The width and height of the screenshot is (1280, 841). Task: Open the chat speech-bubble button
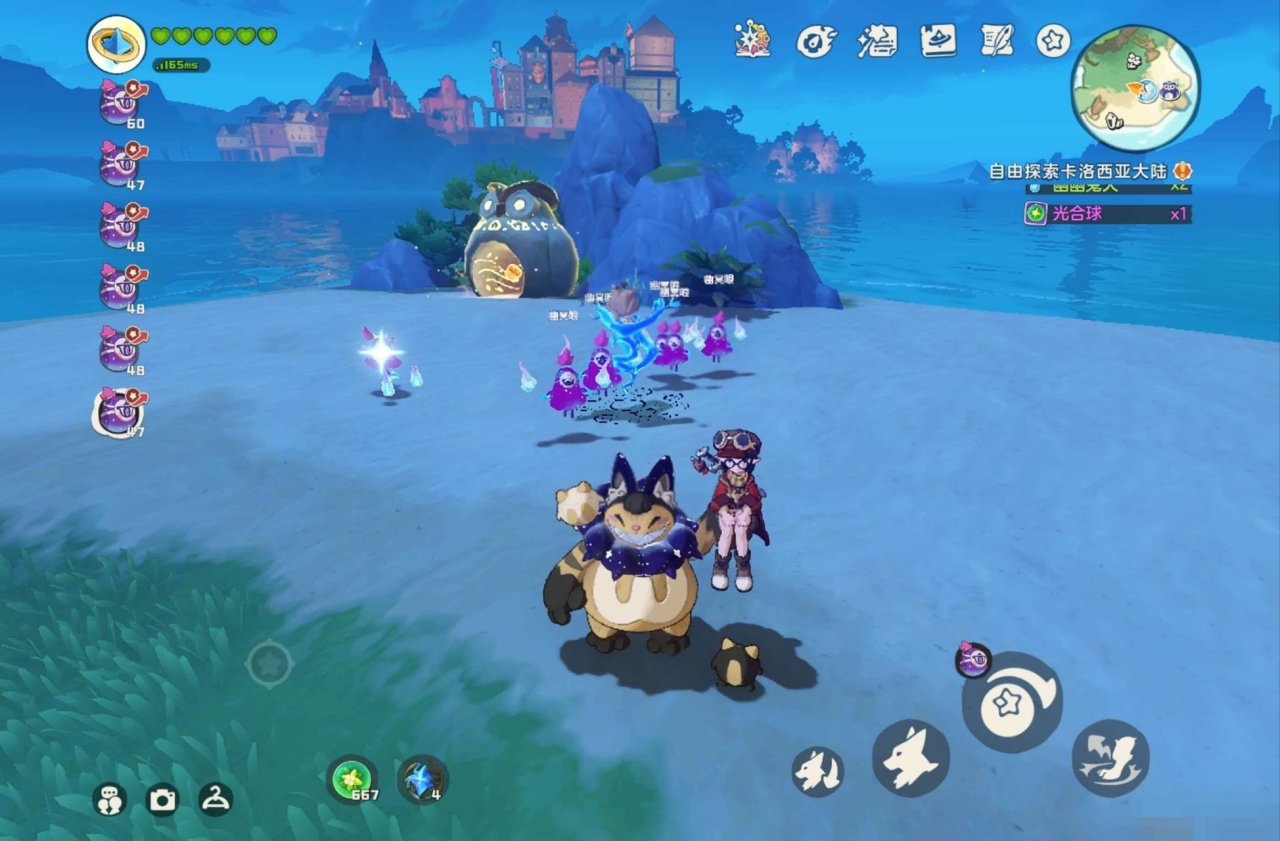(109, 798)
